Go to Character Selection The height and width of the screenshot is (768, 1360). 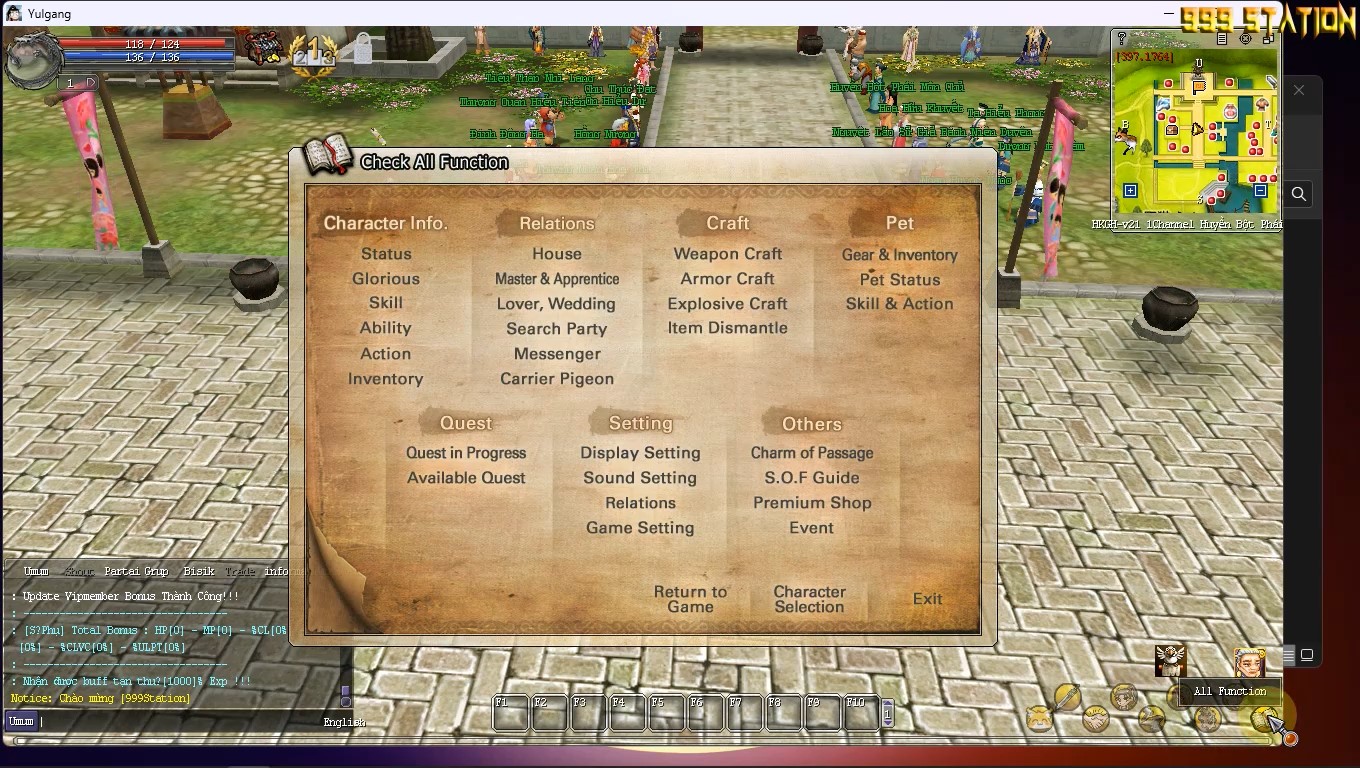coord(810,599)
